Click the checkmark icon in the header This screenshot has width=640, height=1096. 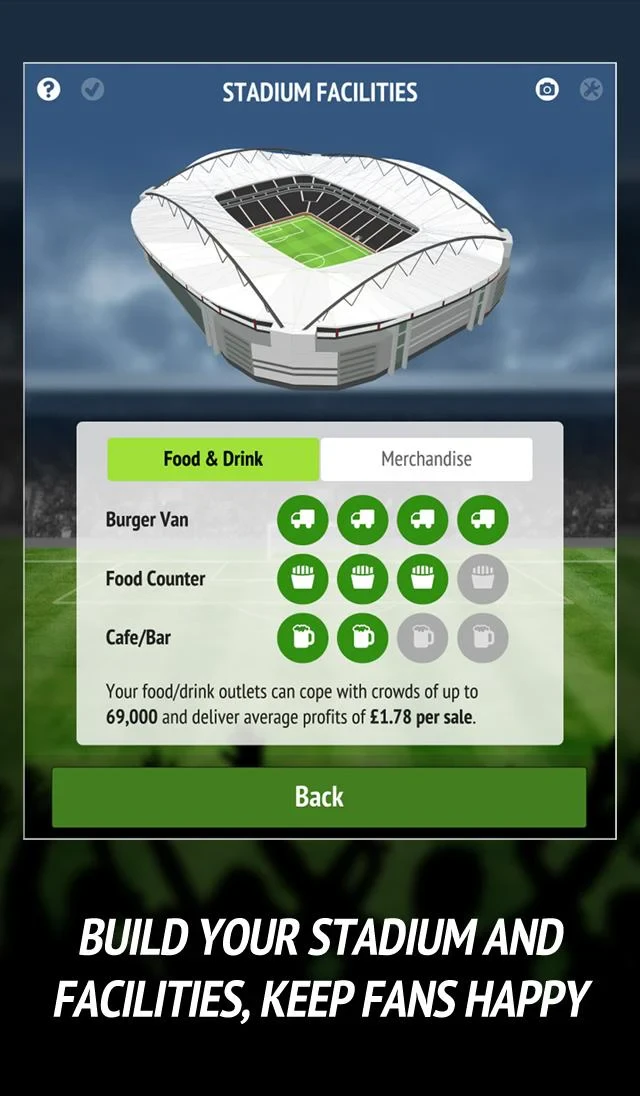tap(92, 90)
